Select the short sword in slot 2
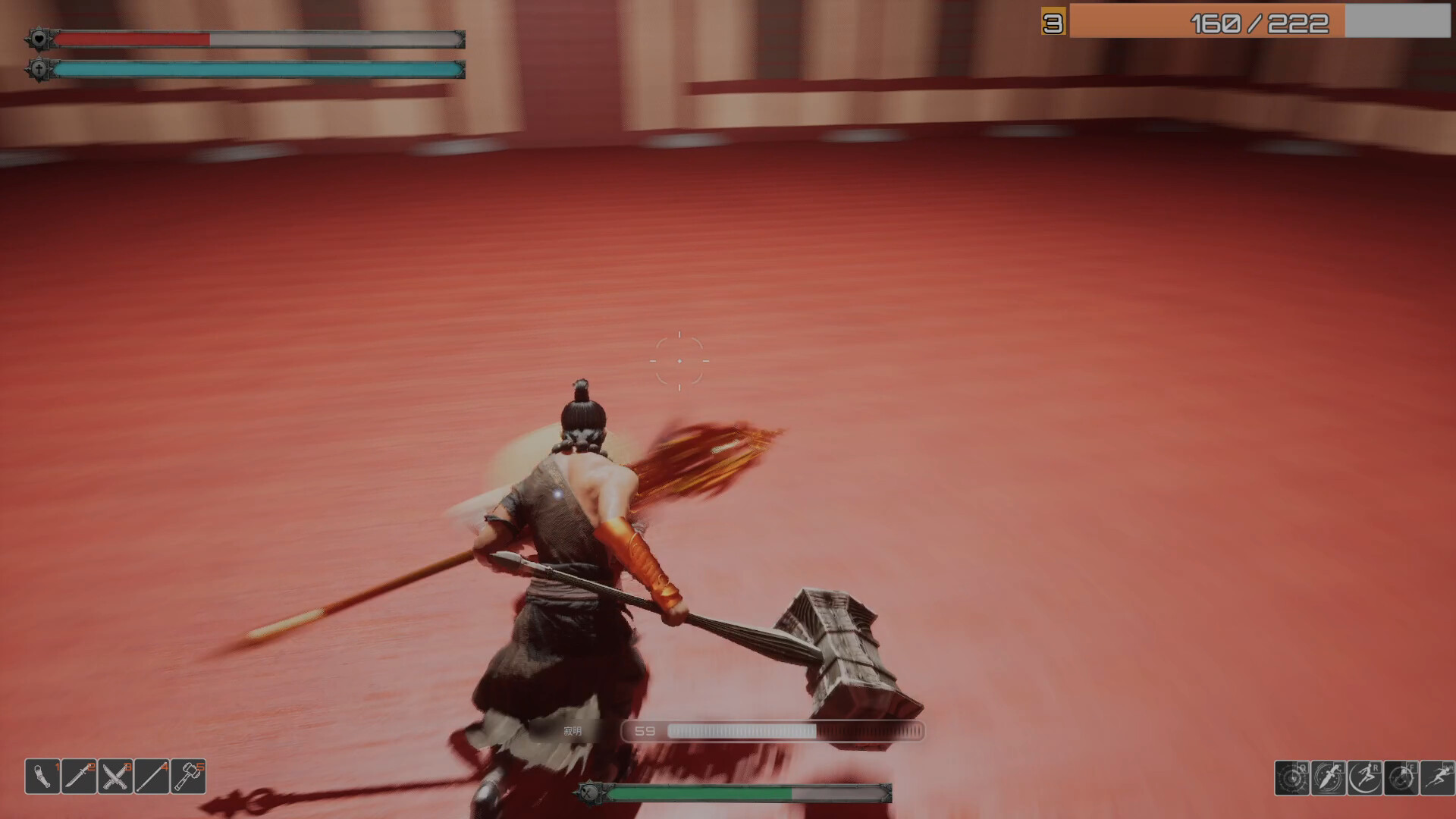This screenshot has width=1456, height=819. [78, 776]
